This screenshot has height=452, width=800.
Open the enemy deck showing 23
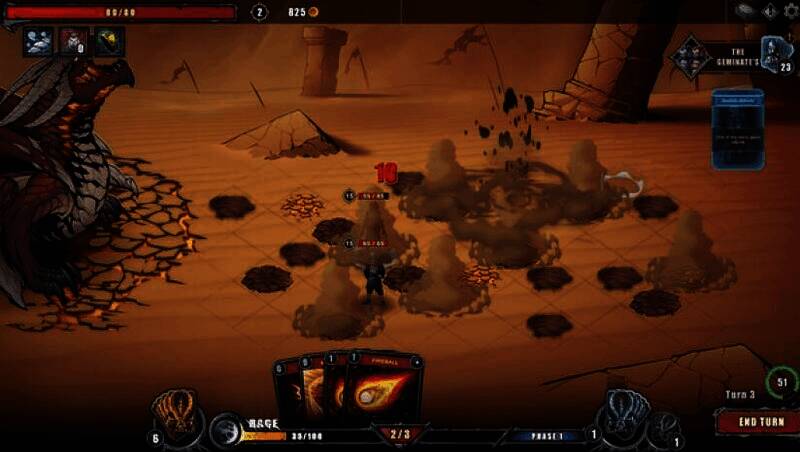[778, 53]
